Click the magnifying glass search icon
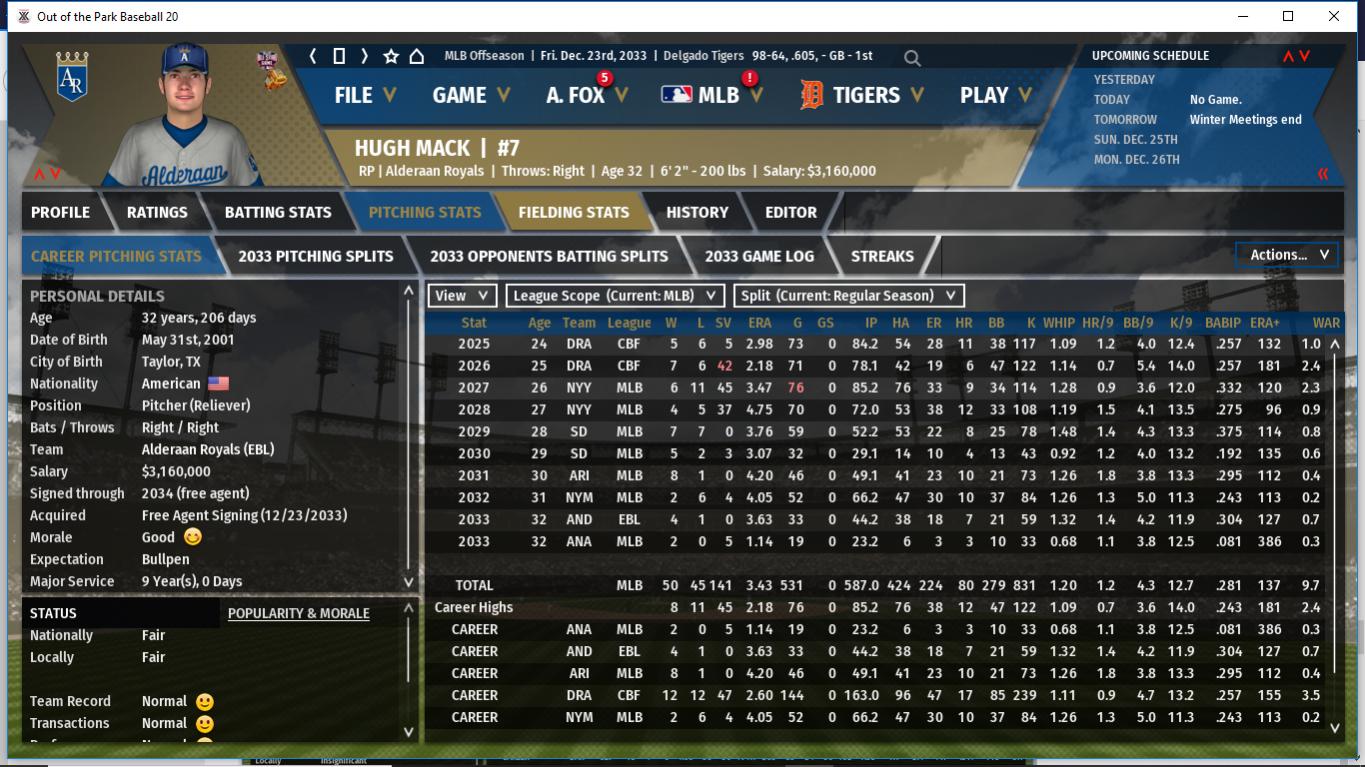Image resolution: width=1365 pixels, height=767 pixels. [912, 58]
